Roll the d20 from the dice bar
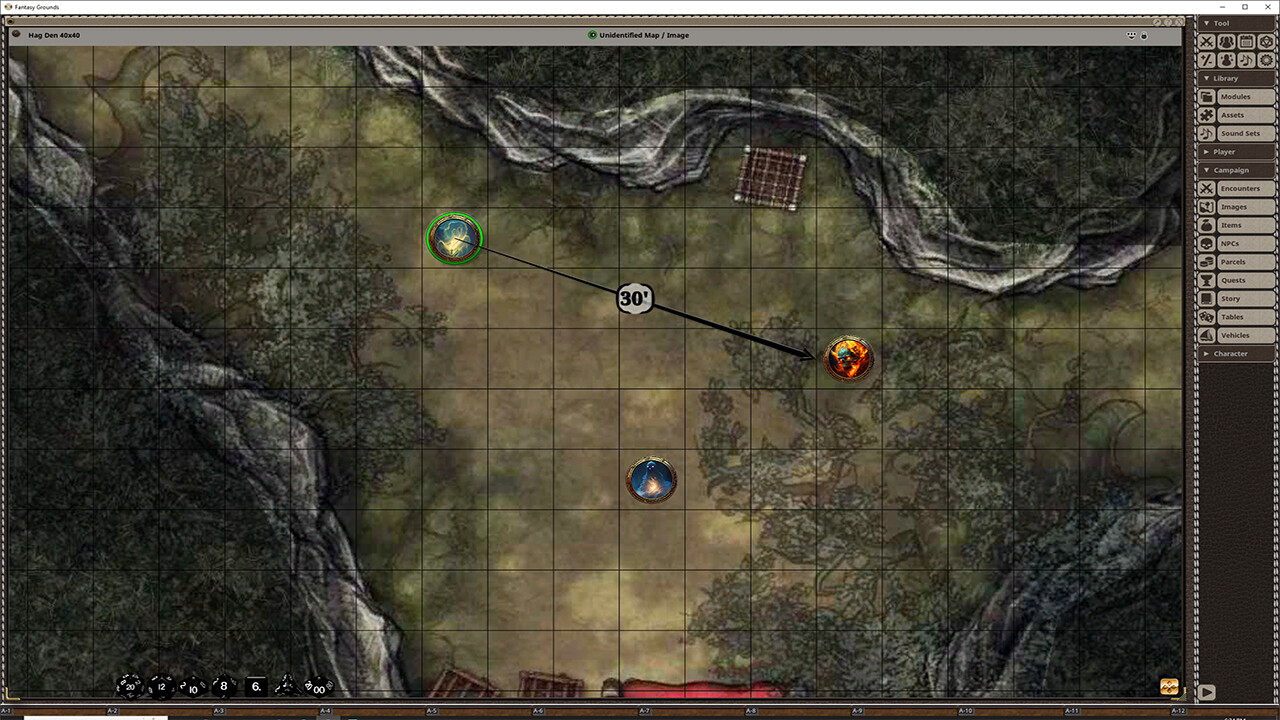This screenshot has width=1280, height=720. coord(129,686)
